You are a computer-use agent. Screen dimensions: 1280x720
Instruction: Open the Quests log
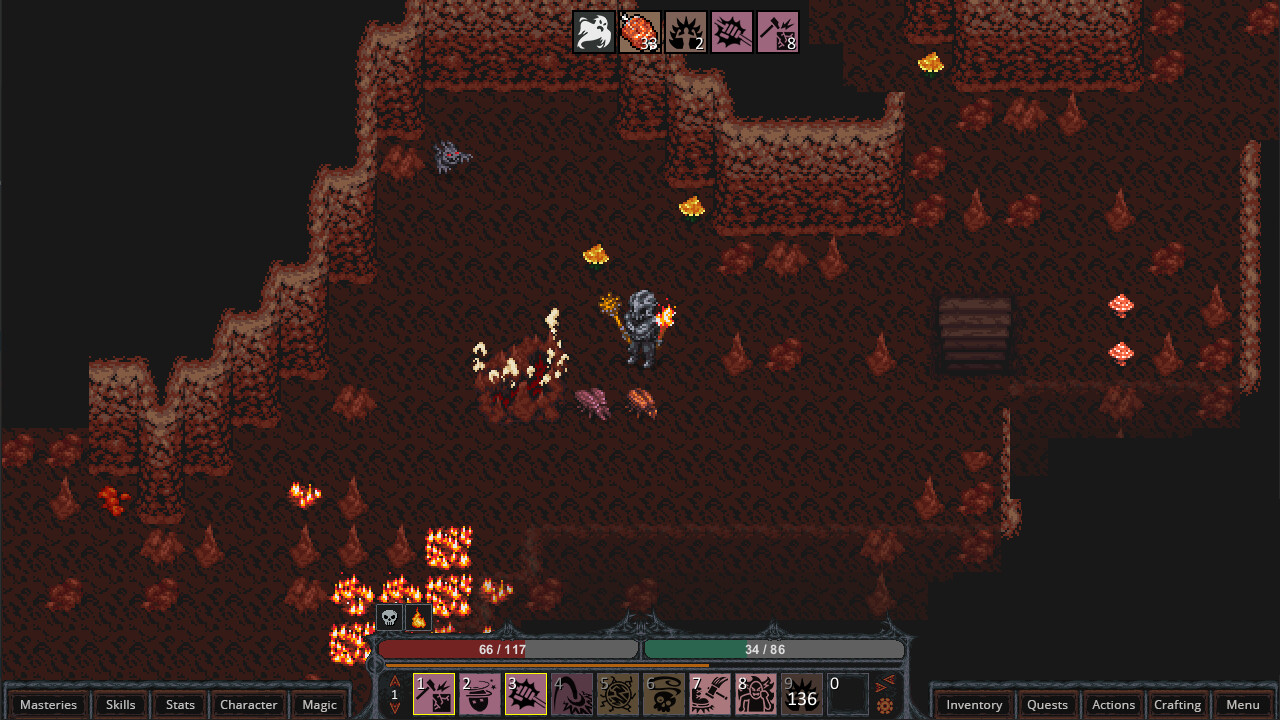click(1047, 704)
